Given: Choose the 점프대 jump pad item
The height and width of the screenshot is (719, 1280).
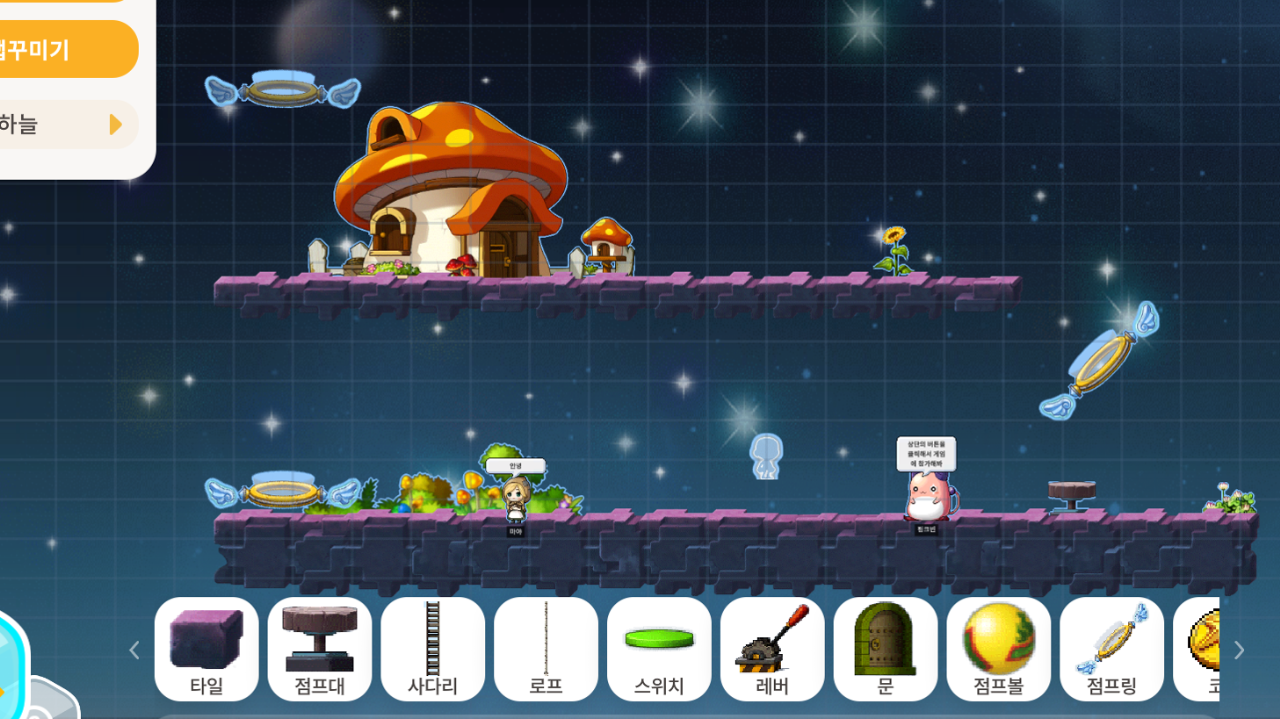Looking at the screenshot, I should [x=319, y=648].
